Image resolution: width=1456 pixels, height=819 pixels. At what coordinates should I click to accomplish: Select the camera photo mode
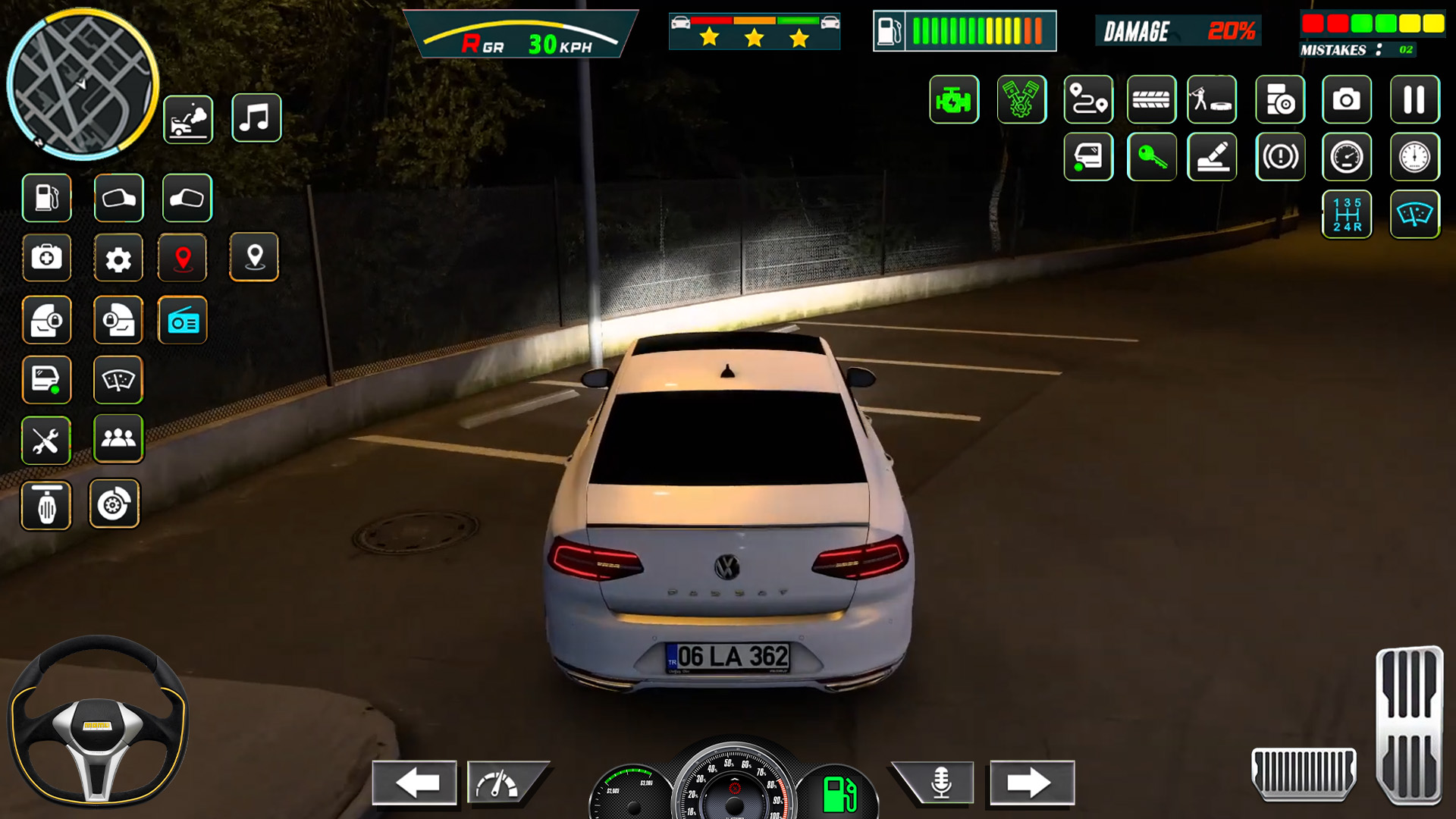tap(1346, 99)
